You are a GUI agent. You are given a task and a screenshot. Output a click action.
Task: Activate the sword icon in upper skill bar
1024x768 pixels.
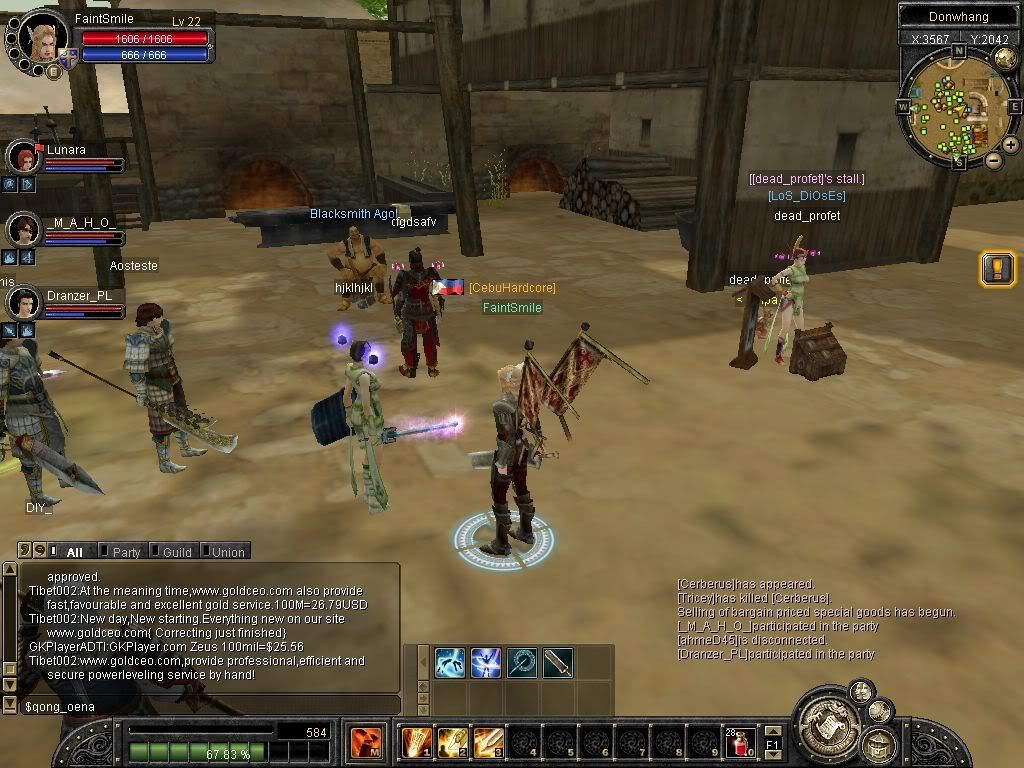coord(558,662)
